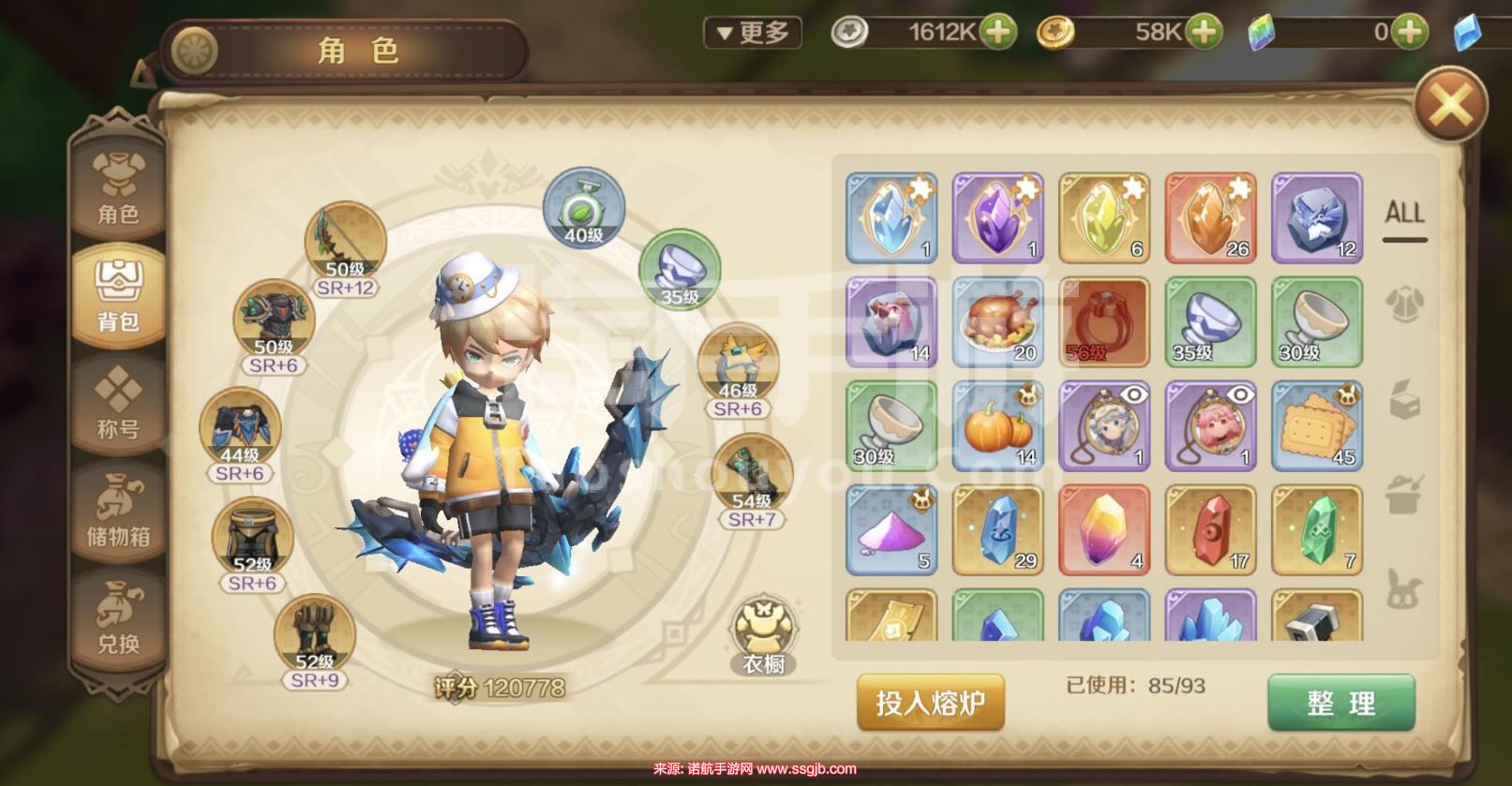Expand the 更多 dropdown
Image resolution: width=1512 pixels, height=786 pixels.
click(753, 33)
